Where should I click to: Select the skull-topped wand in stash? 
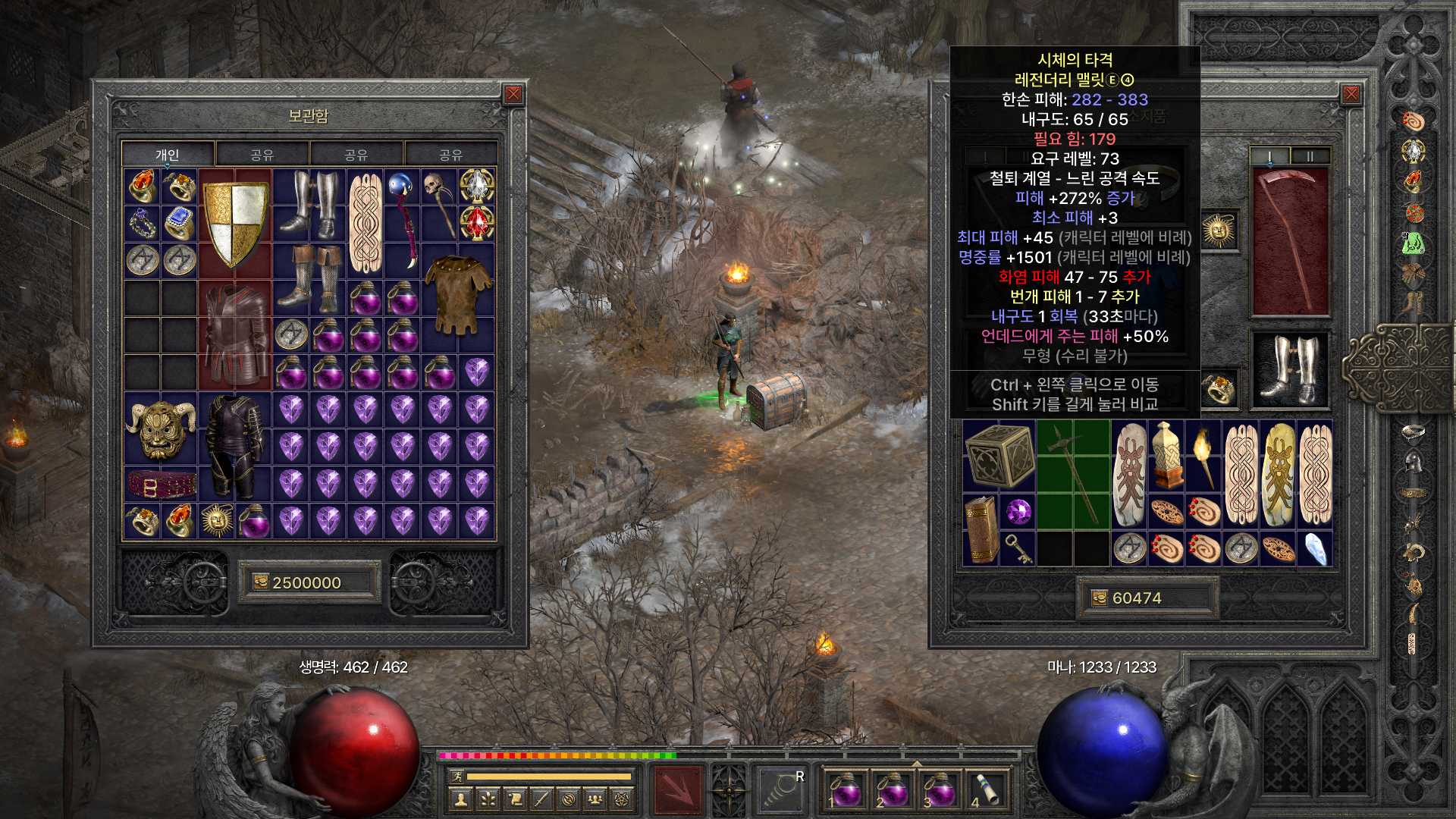pos(440,203)
